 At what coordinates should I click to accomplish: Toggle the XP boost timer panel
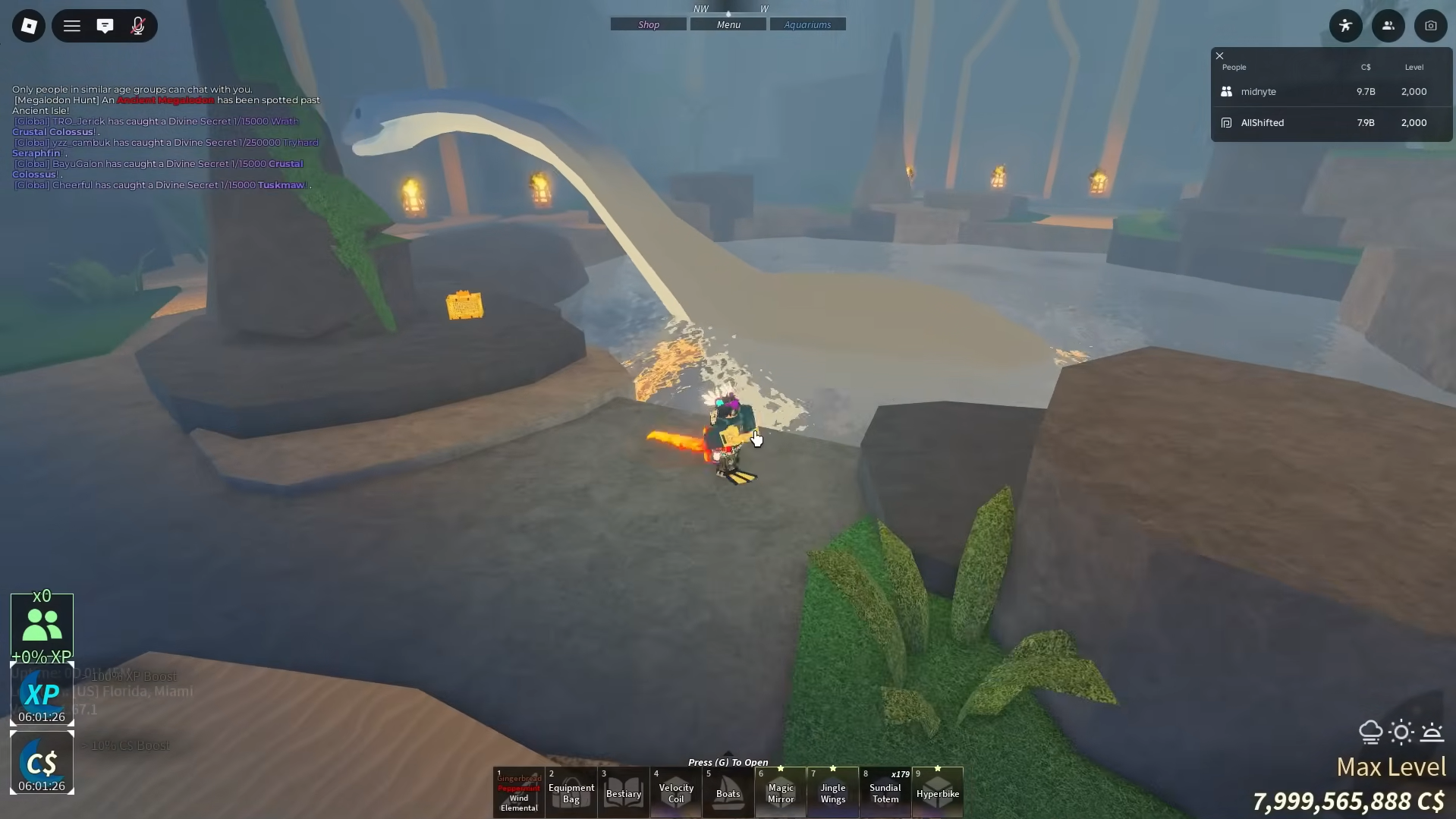[x=42, y=693]
